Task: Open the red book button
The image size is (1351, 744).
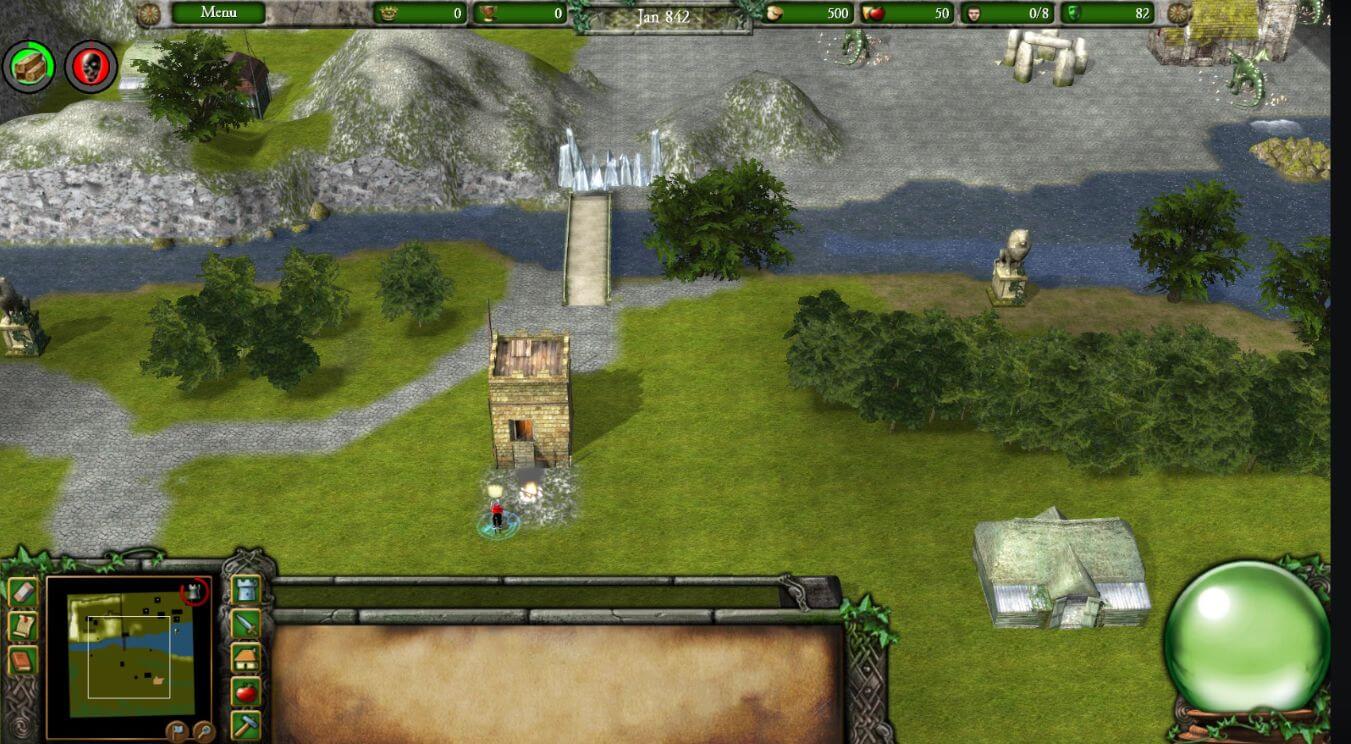Action: point(23,661)
